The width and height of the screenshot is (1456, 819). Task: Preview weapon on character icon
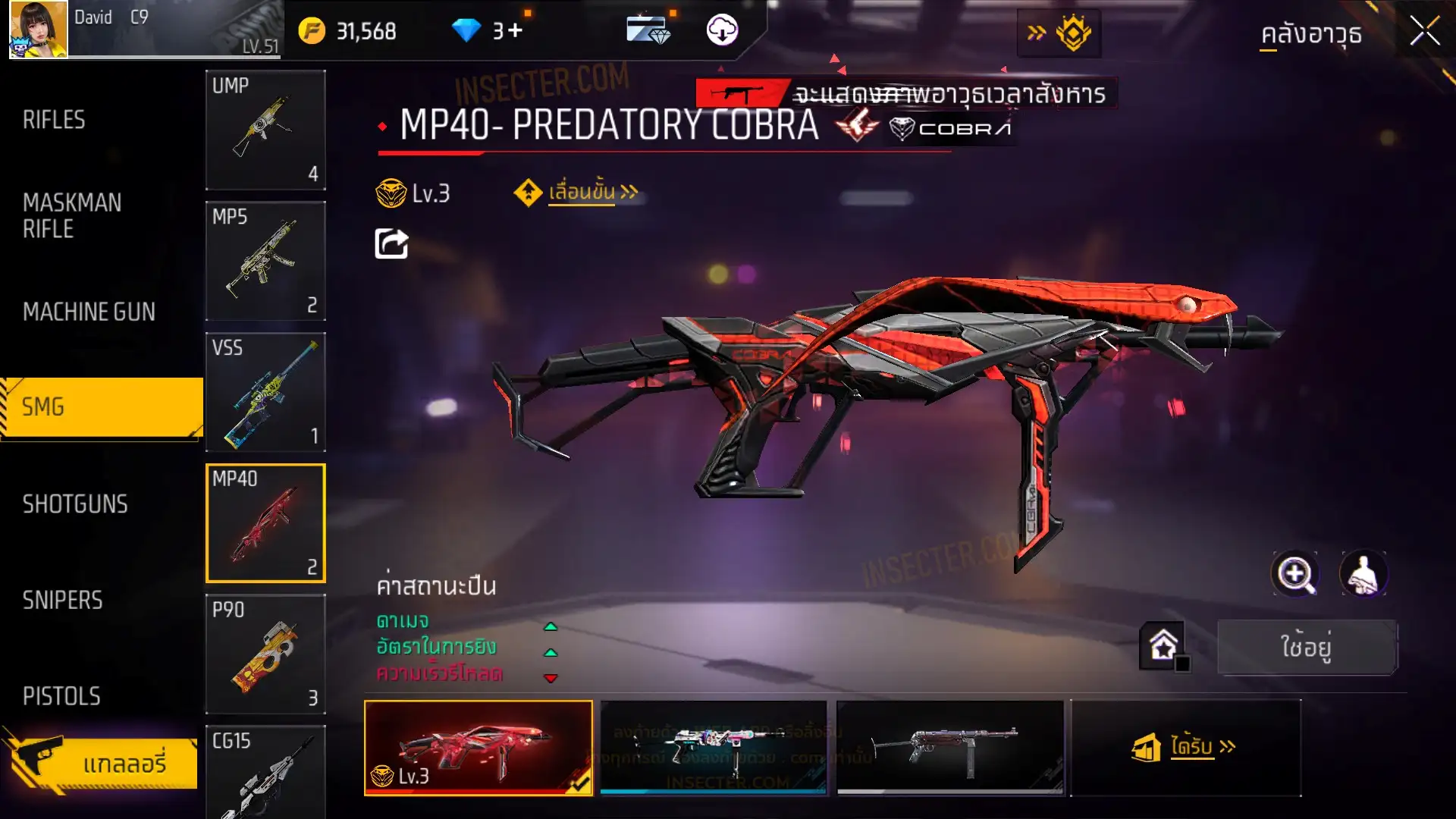point(1363,574)
